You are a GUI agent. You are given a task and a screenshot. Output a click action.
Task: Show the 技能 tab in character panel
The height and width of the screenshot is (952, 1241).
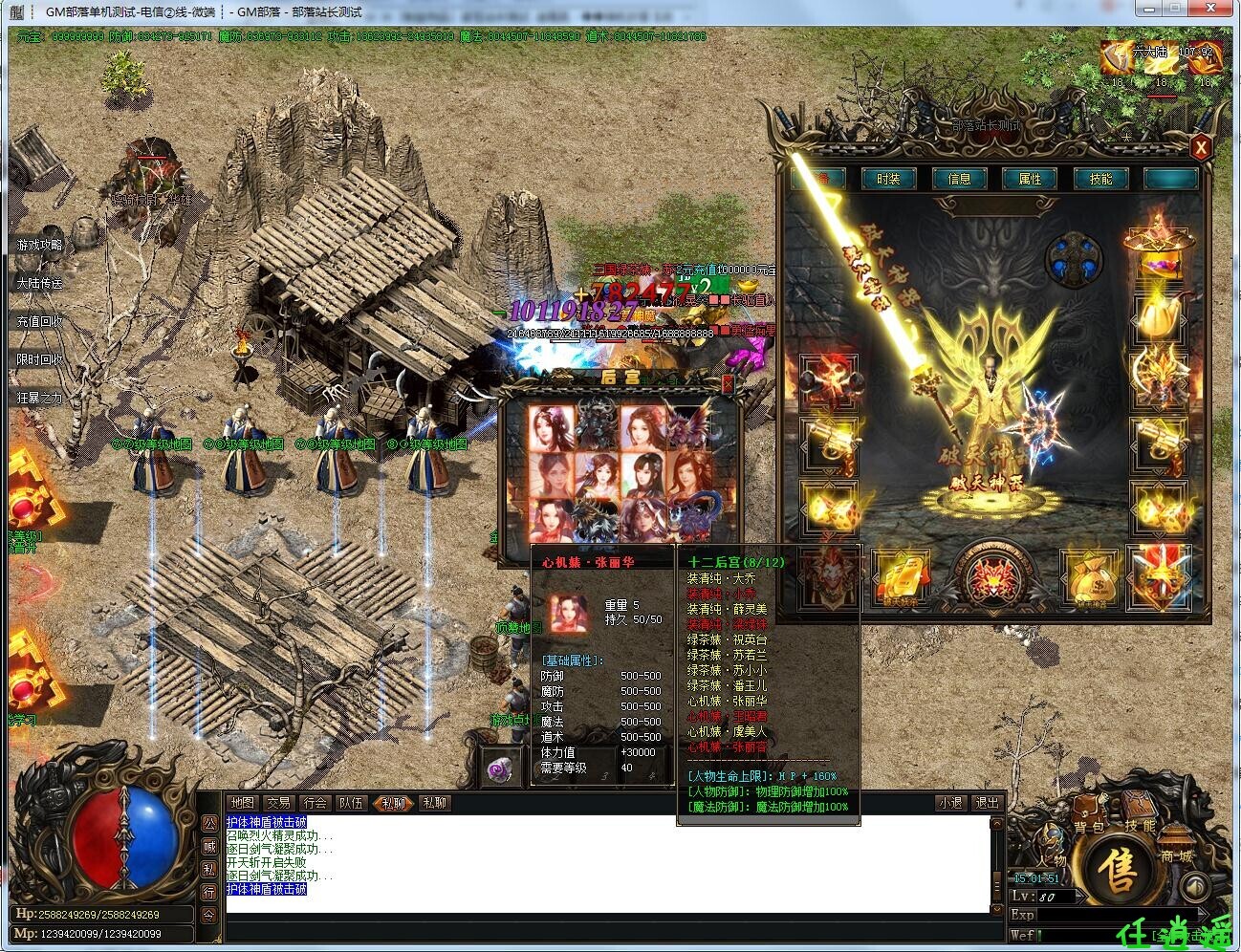[1100, 179]
